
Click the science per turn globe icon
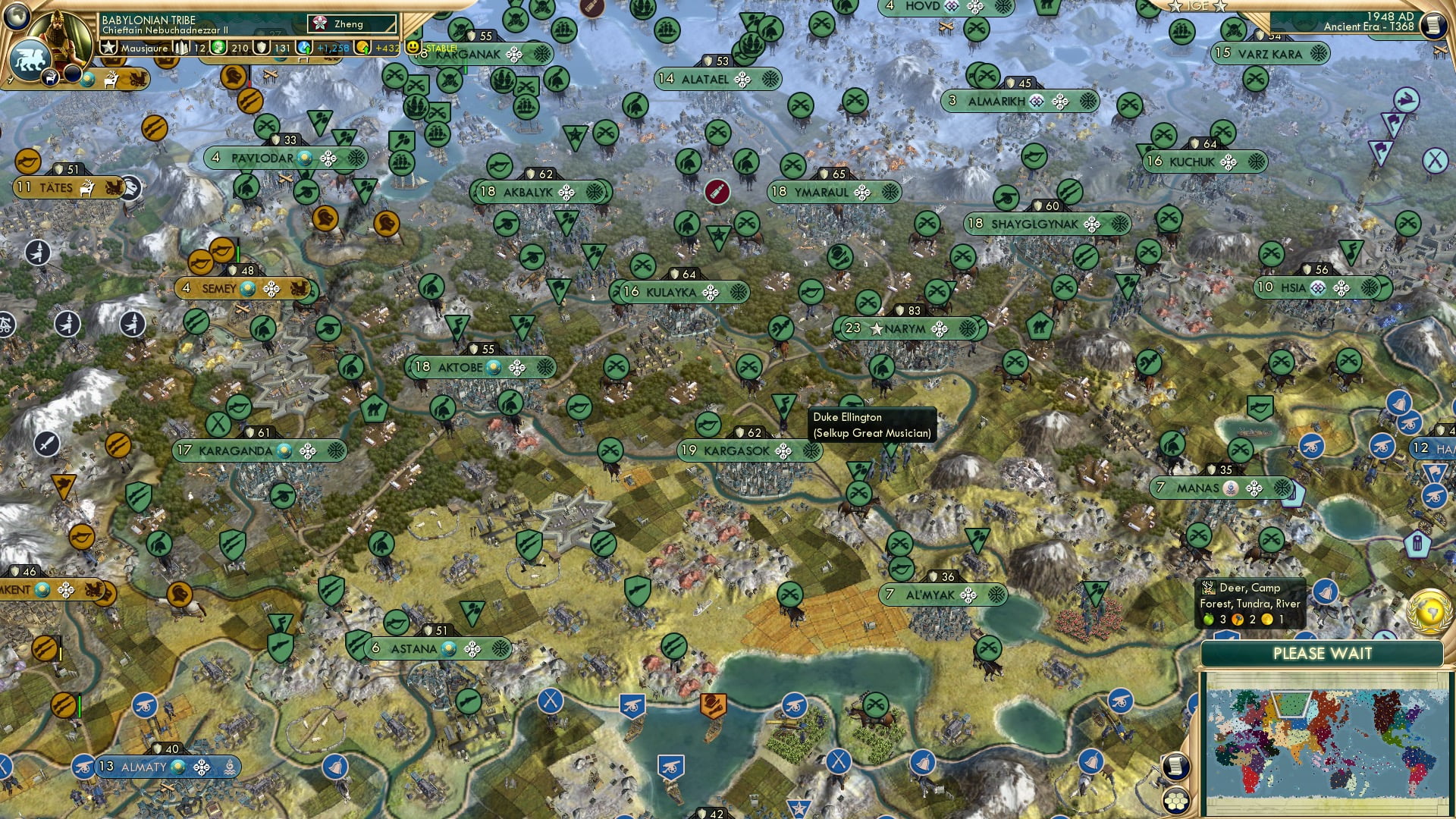click(304, 48)
